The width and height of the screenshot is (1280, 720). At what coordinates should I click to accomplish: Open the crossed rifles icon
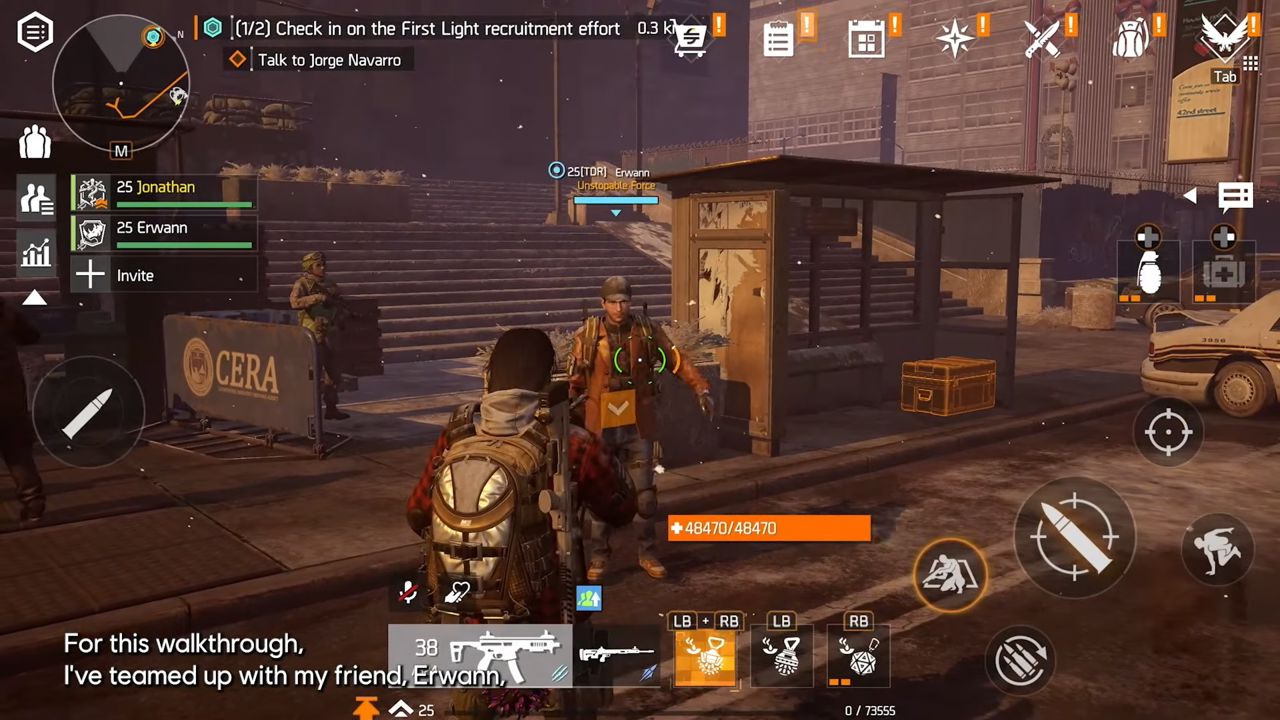coord(1041,38)
